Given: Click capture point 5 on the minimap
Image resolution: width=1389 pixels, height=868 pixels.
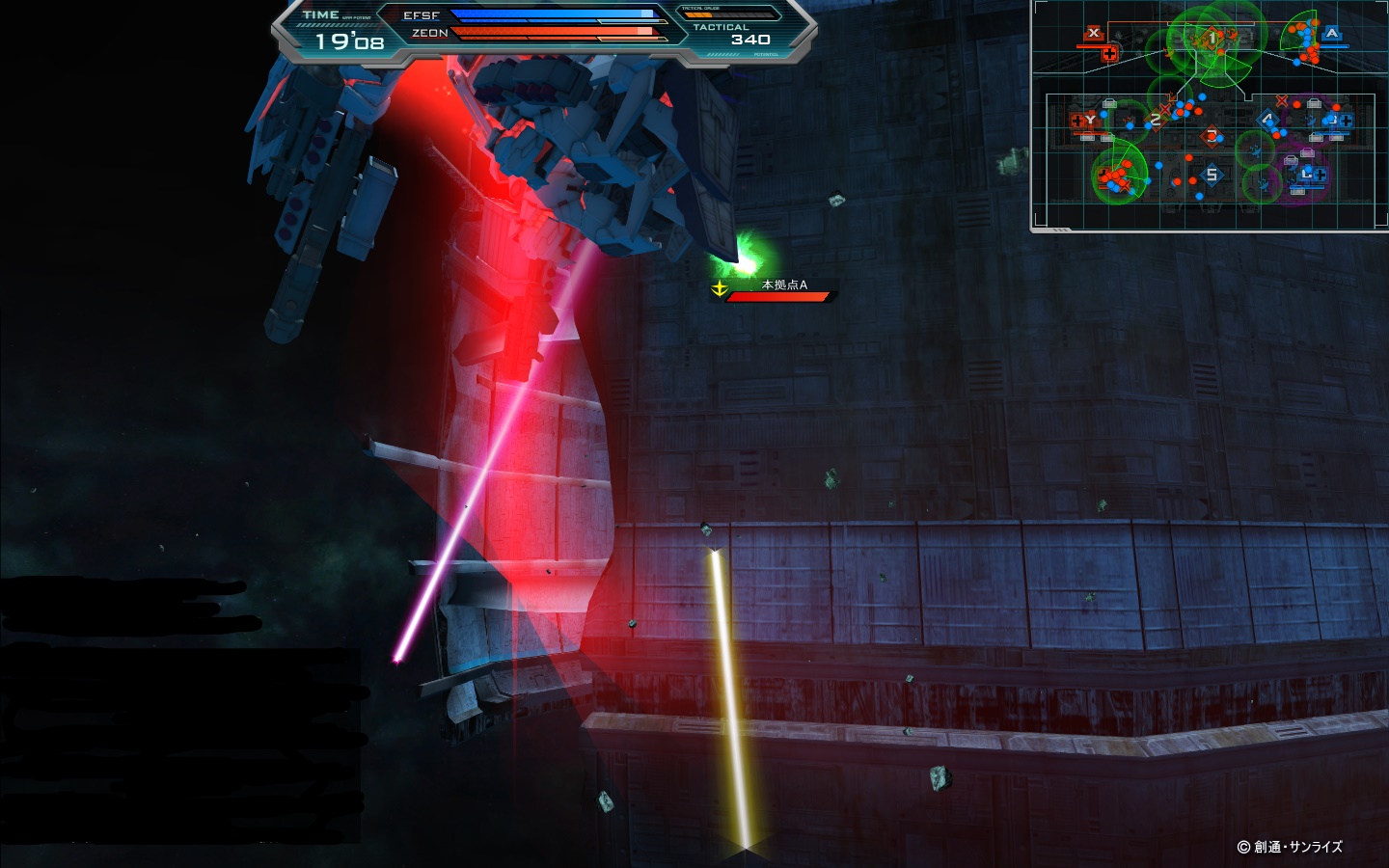Looking at the screenshot, I should pos(1212,175).
